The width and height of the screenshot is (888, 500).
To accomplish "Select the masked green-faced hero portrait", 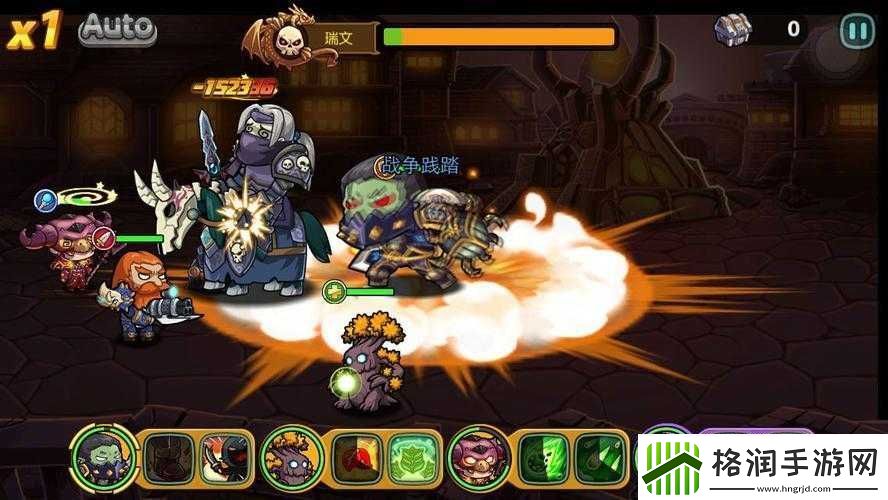I will [x=104, y=459].
